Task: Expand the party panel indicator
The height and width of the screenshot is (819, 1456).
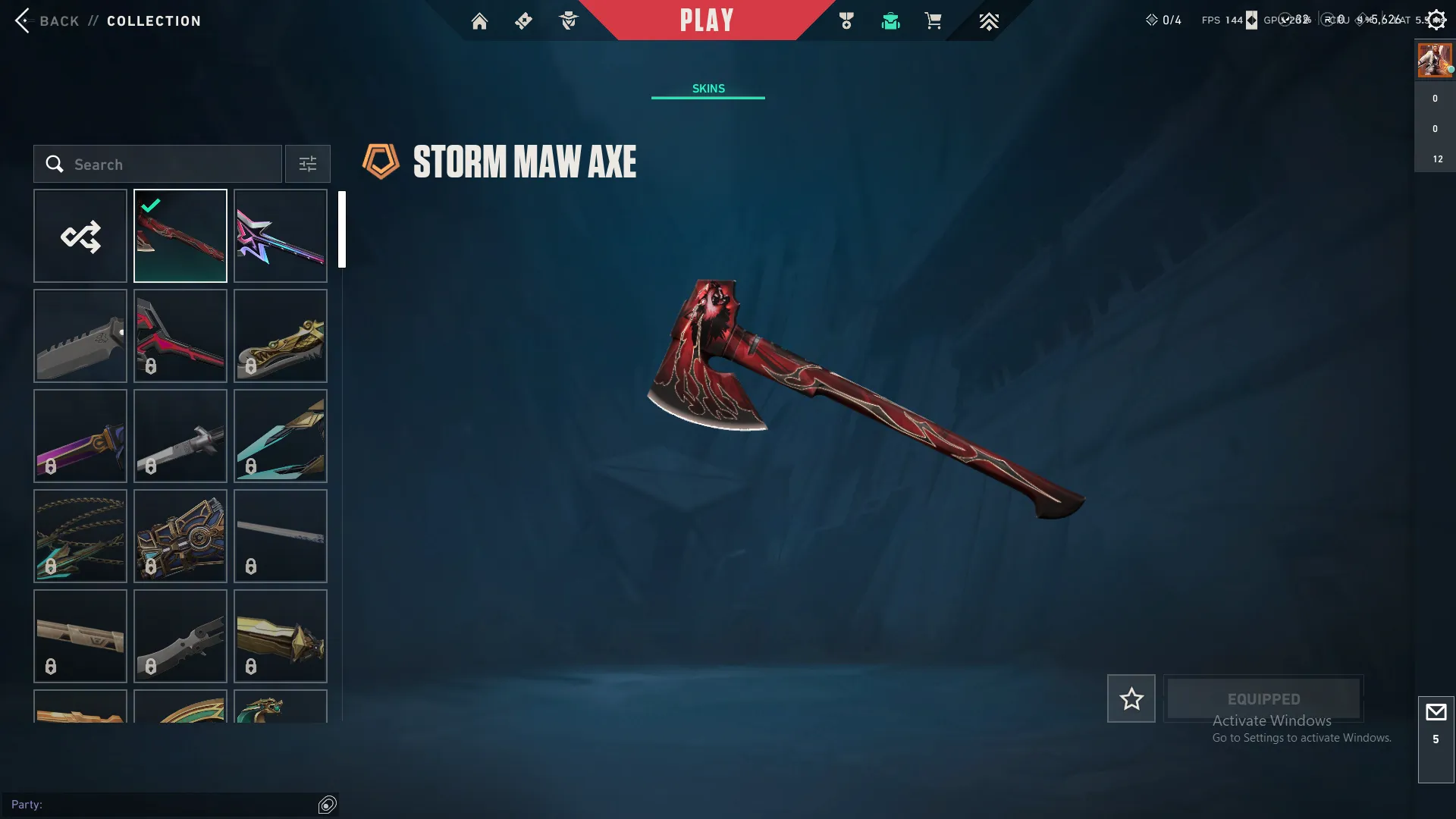Action: pos(328,804)
